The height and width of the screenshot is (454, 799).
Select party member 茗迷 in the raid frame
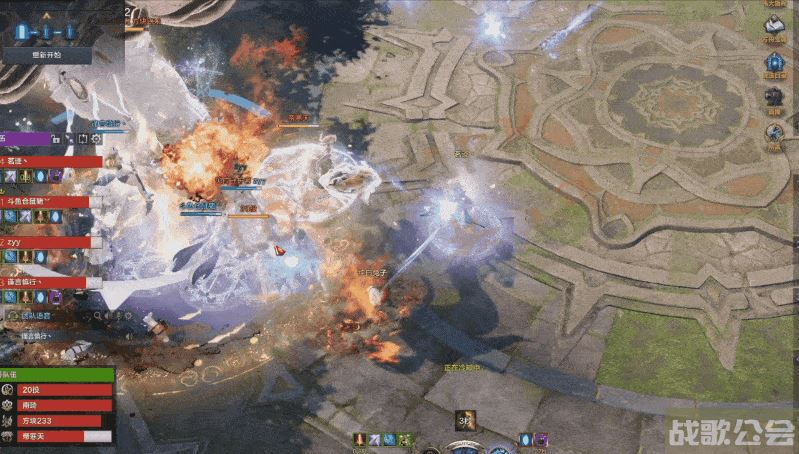tap(50, 161)
